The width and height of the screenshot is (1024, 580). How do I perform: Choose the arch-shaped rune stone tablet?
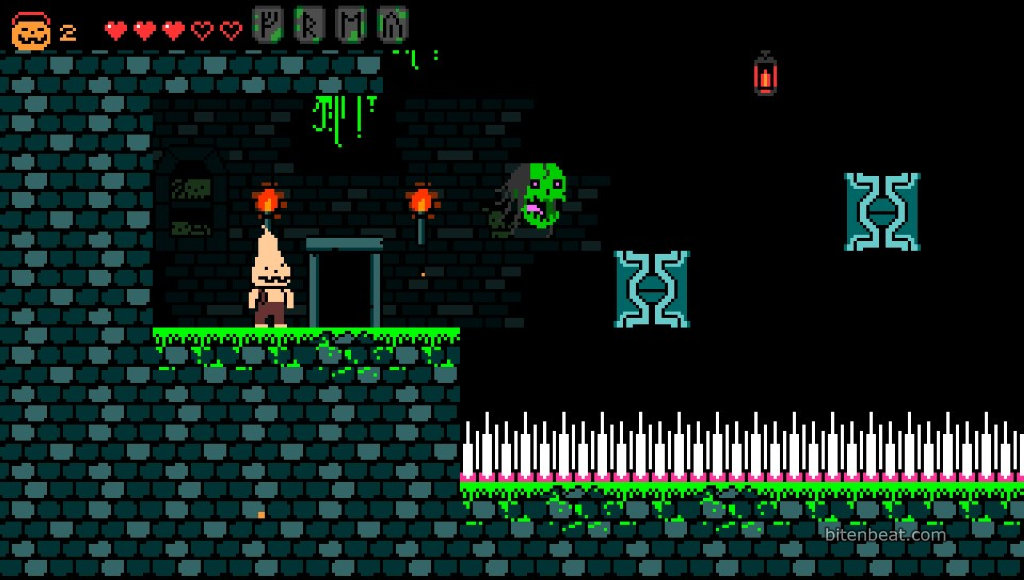393,24
